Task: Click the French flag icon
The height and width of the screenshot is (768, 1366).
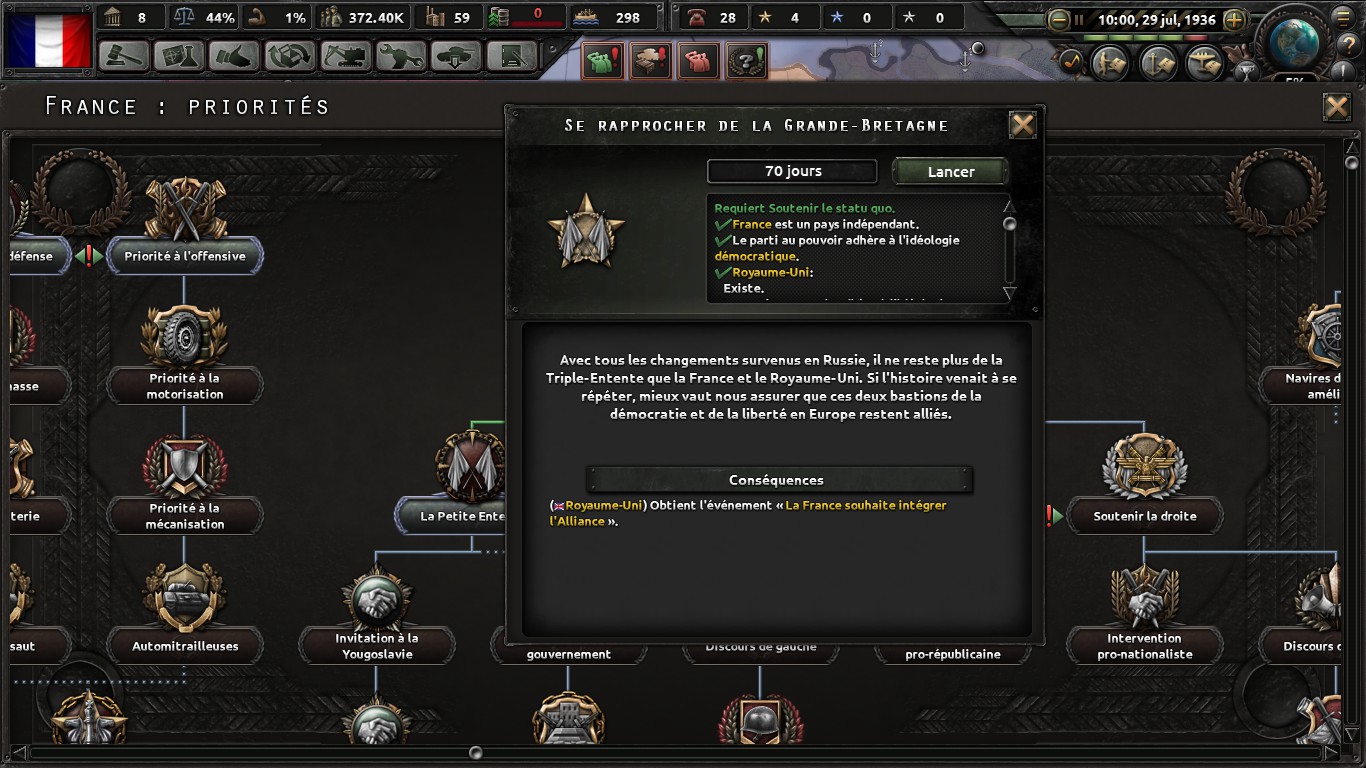Action: [48, 40]
